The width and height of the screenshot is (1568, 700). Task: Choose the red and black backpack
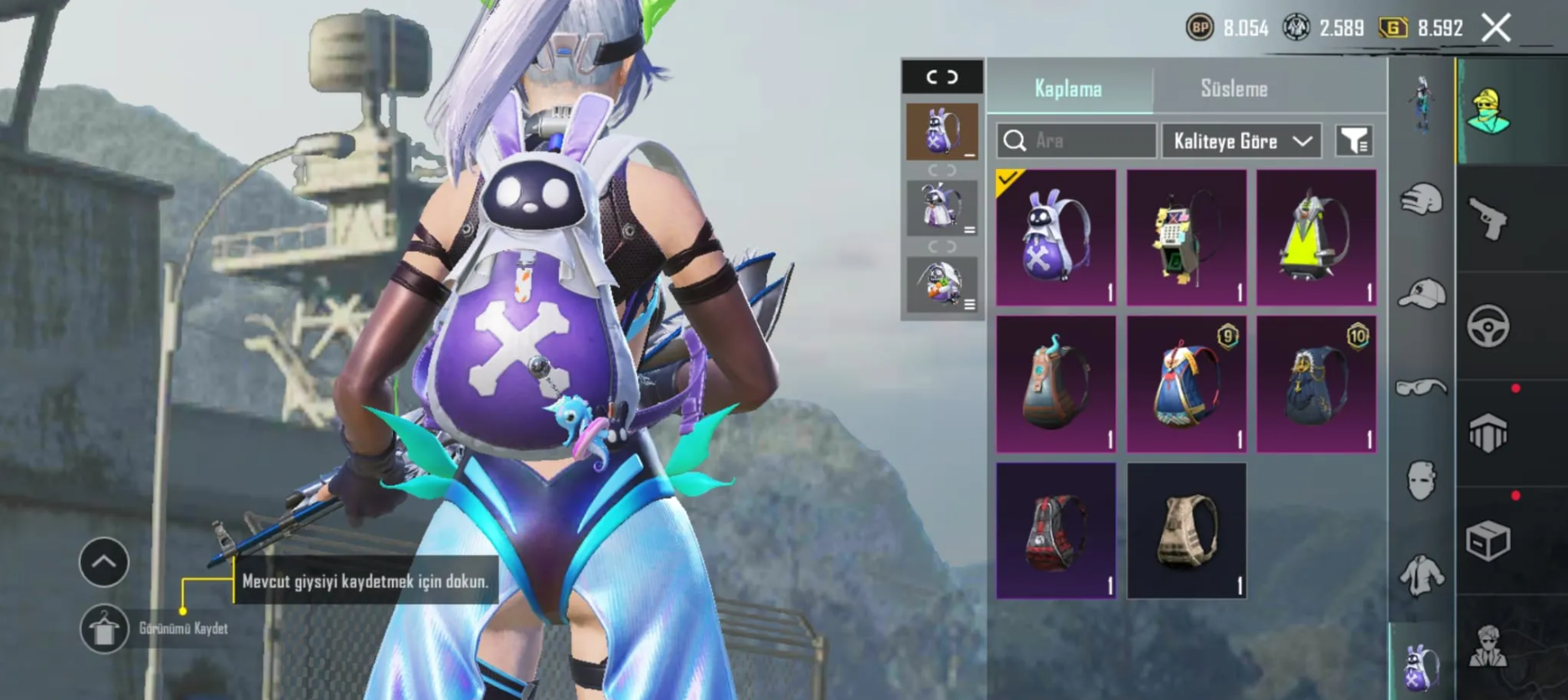[1056, 531]
